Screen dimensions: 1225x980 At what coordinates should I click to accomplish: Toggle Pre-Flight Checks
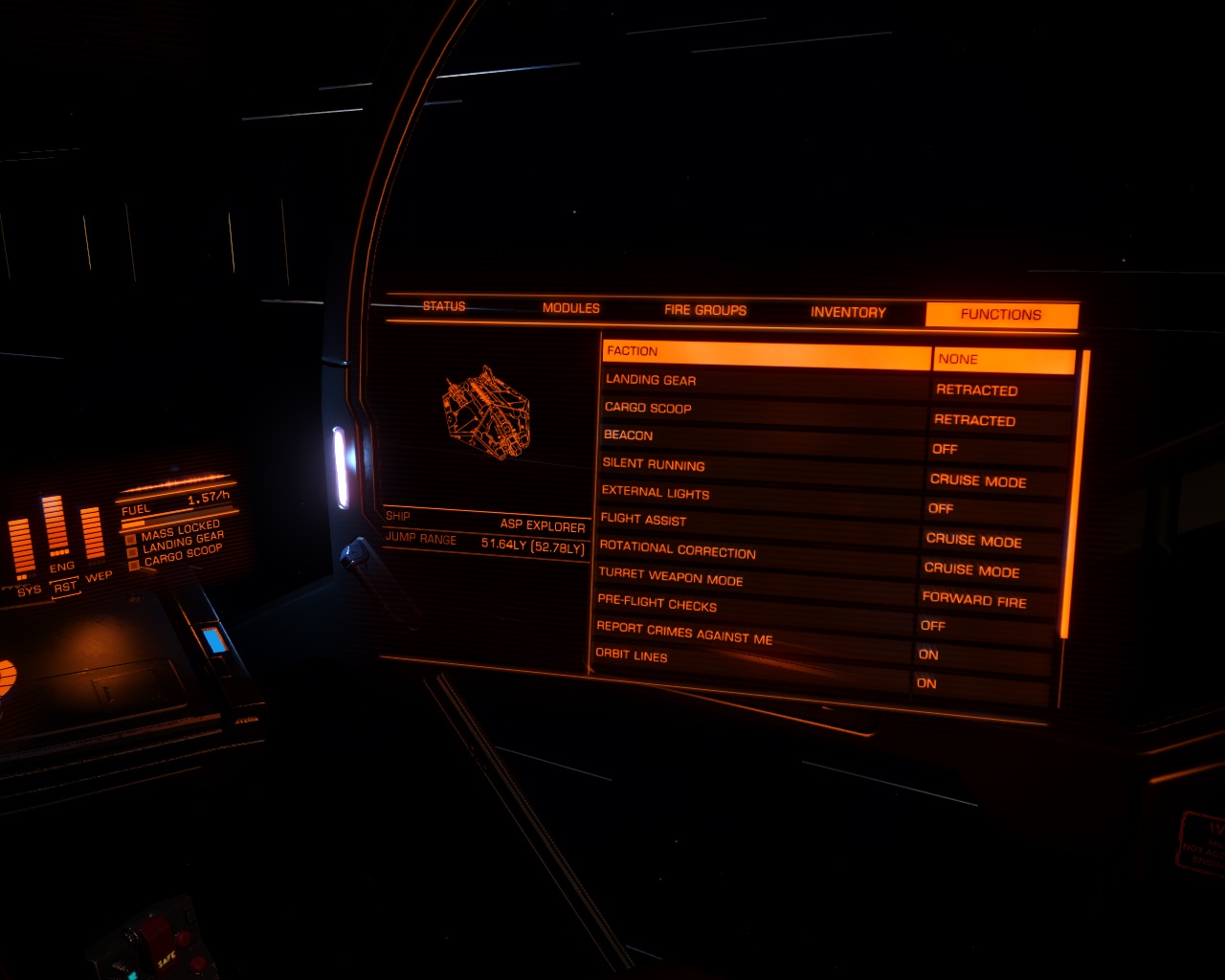[x=756, y=607]
